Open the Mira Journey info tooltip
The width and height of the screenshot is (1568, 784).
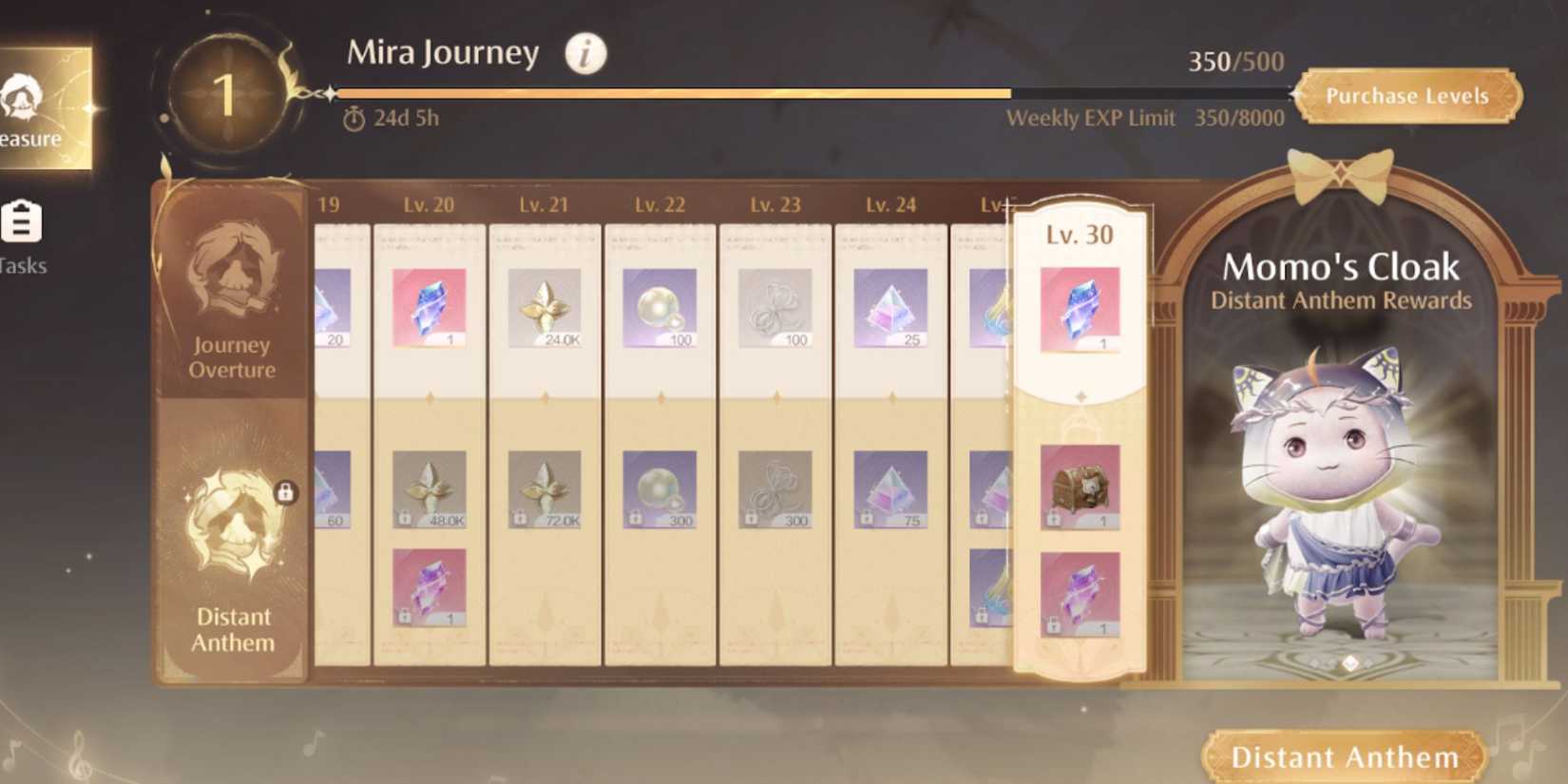(583, 54)
